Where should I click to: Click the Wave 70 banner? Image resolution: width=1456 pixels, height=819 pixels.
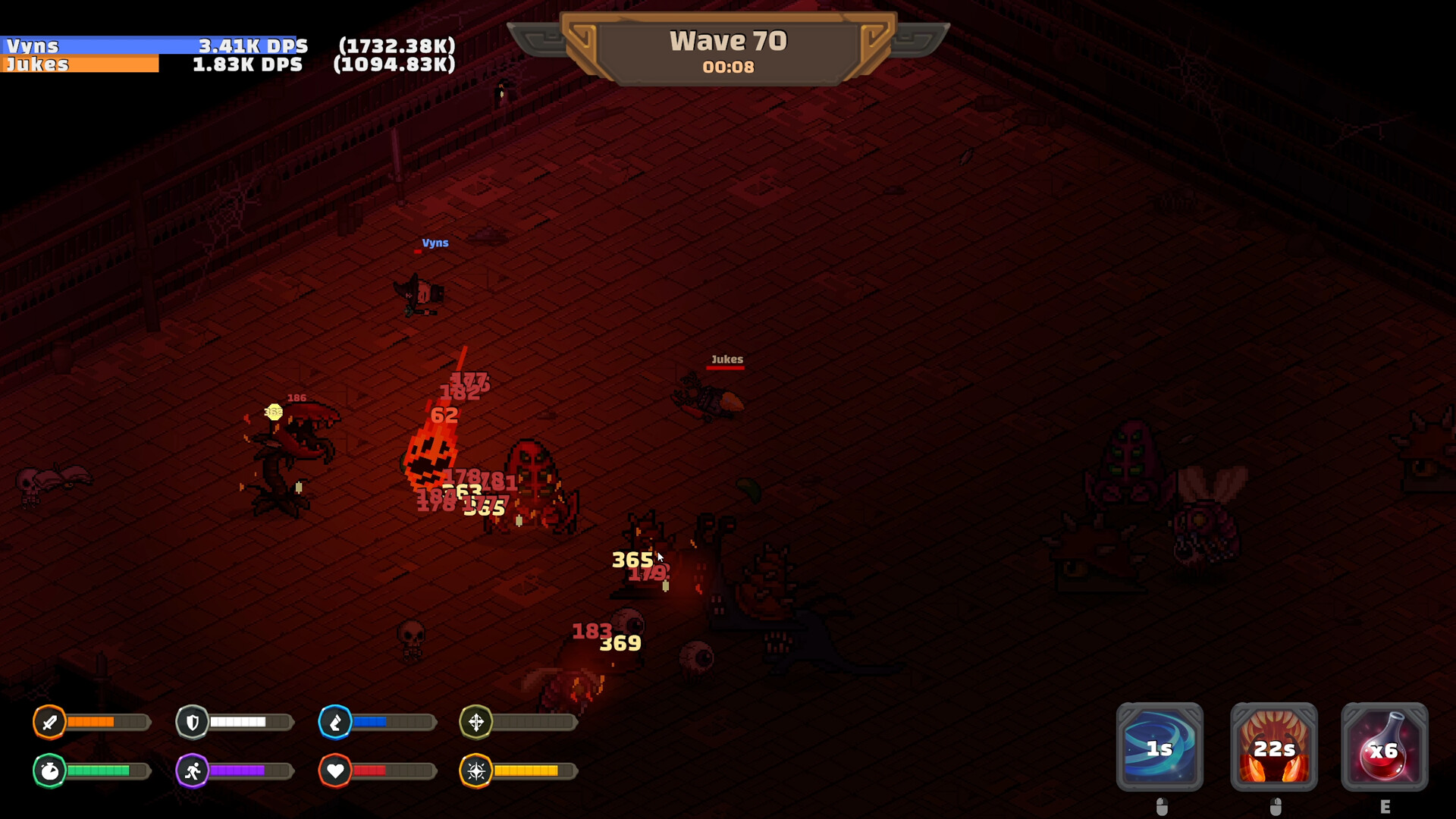(x=727, y=39)
